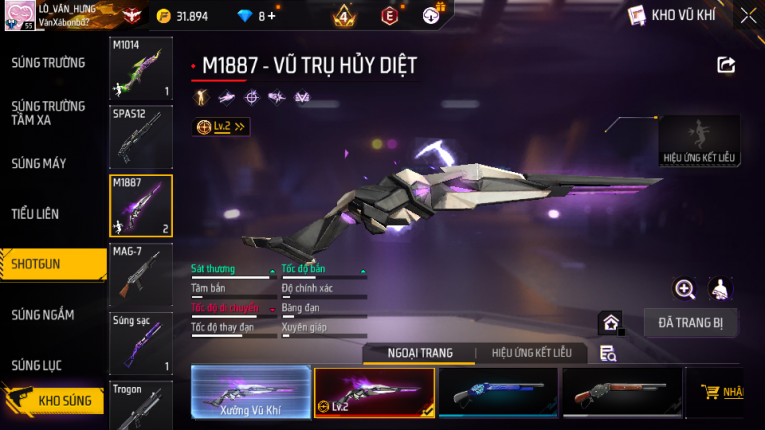The width and height of the screenshot is (765, 430).
Task: Pick the SPAS12 weapon tile
Action: 140,138
